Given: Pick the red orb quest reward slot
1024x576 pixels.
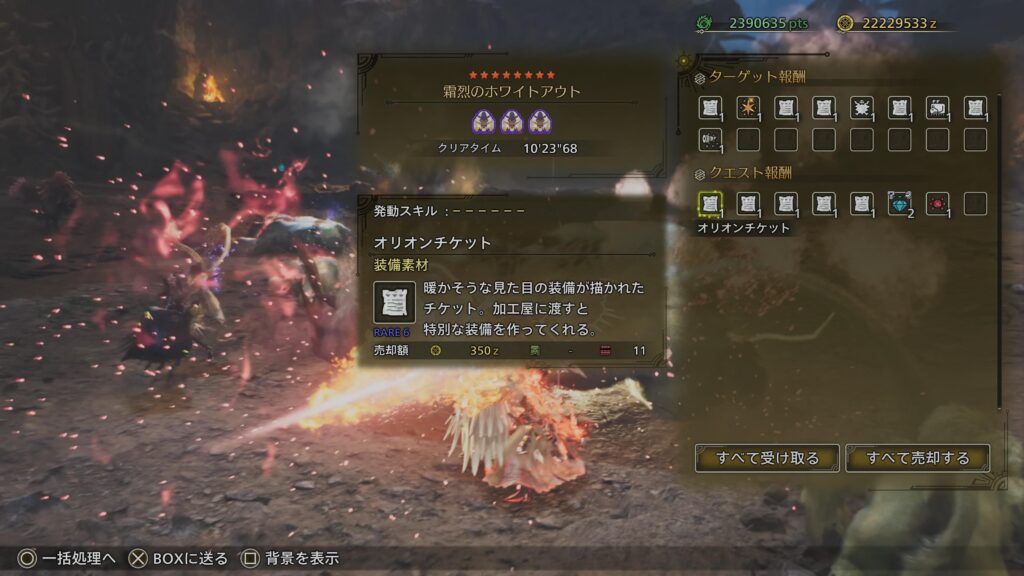Looking at the screenshot, I should pos(938,204).
